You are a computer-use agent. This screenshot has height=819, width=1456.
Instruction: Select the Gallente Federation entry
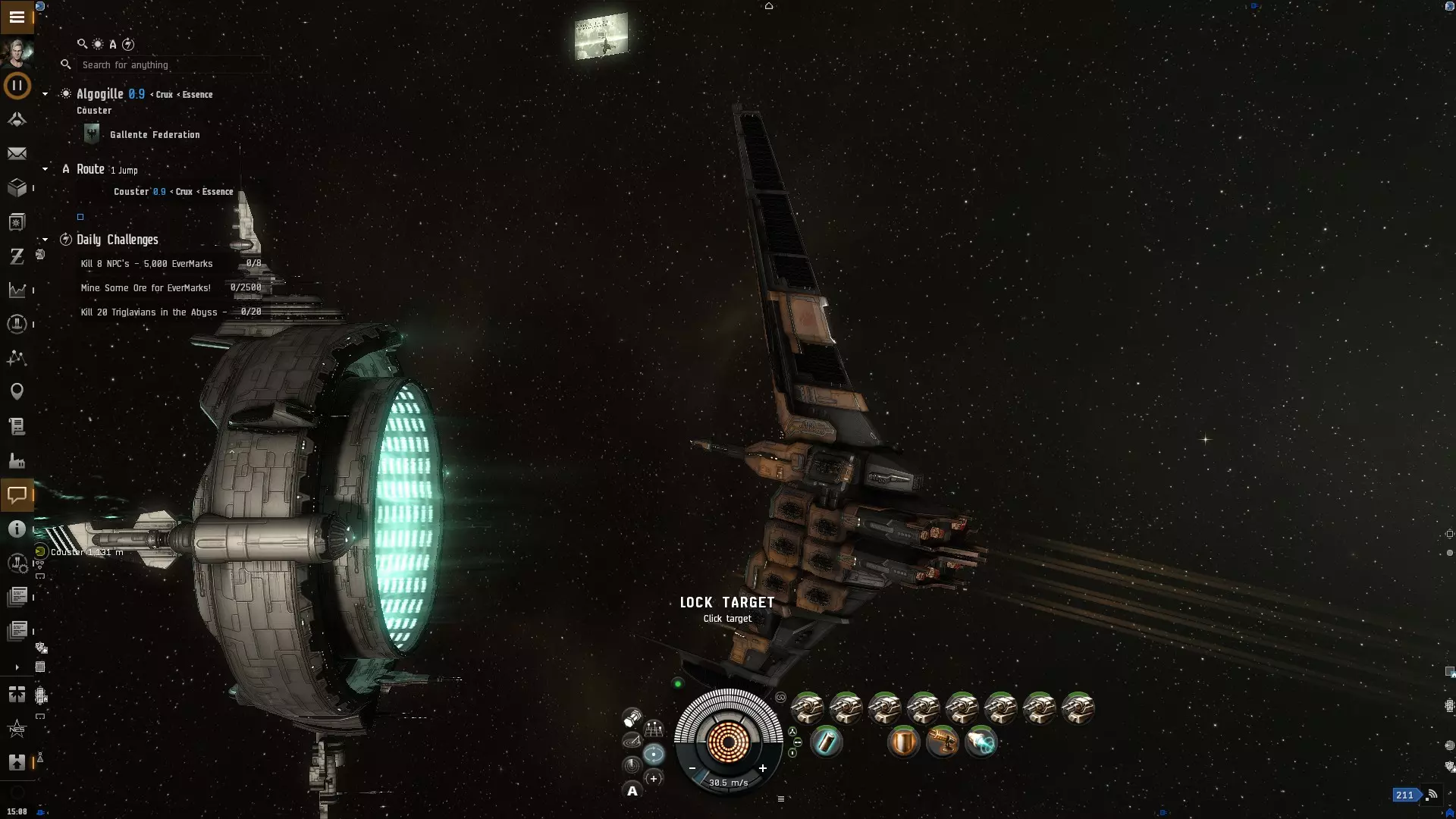[x=155, y=135]
